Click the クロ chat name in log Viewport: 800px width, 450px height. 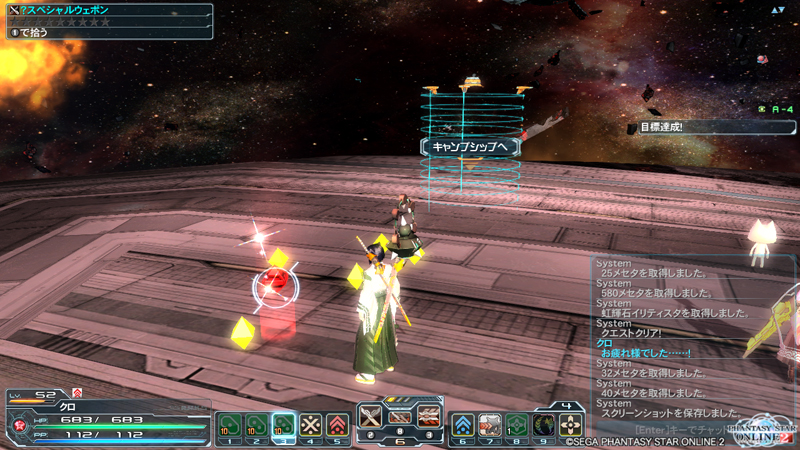(x=604, y=343)
